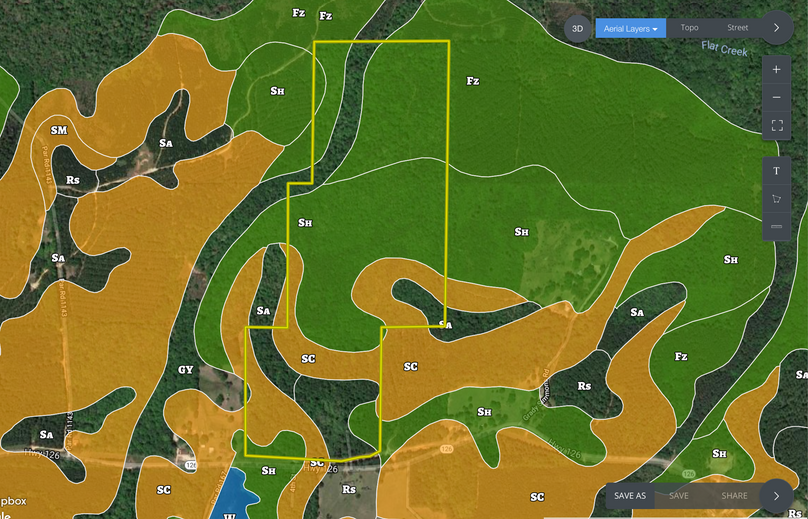Choose the polygon drawing tool
This screenshot has width=808, height=519.
[x=777, y=199]
